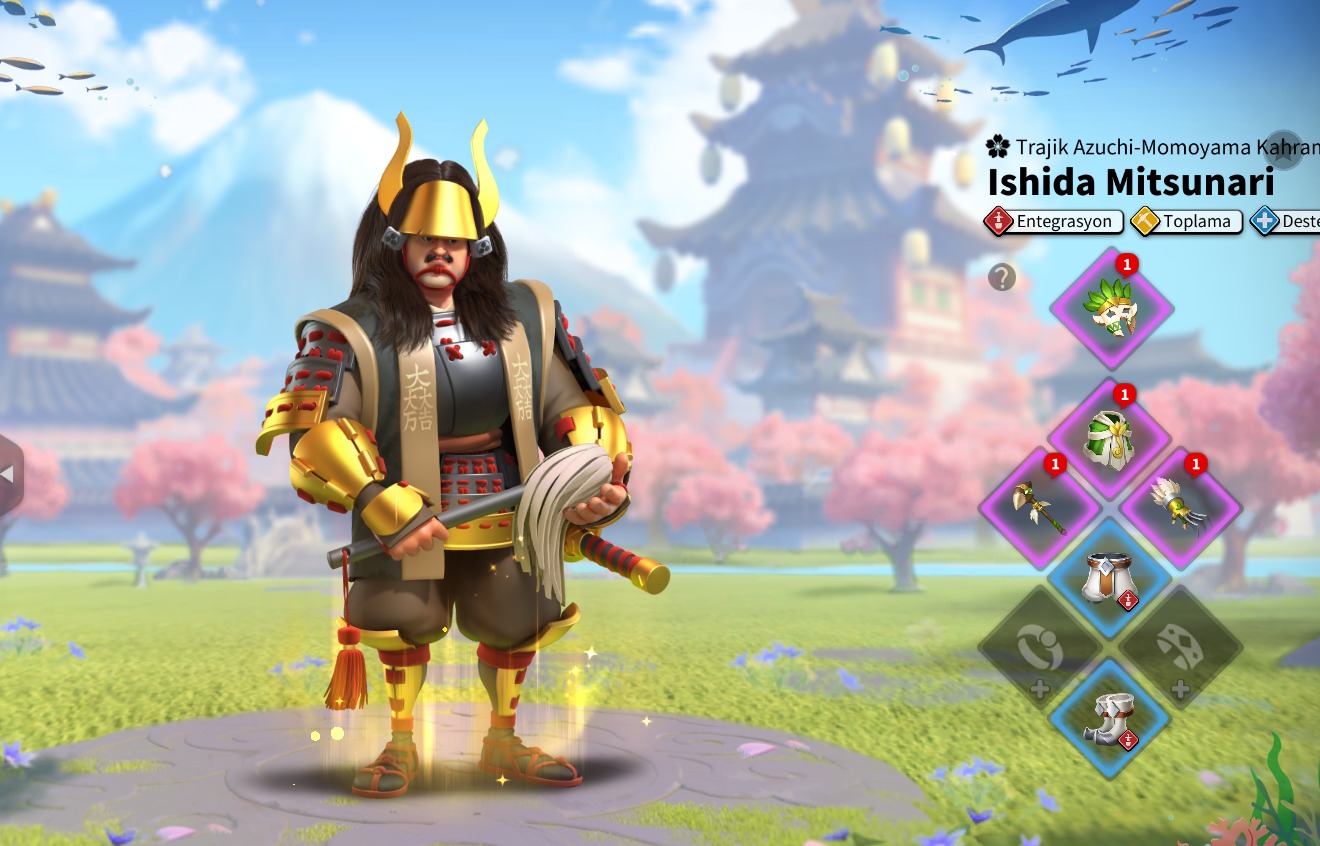
Task: Select the green leaf helmet equipment slot
Action: point(1111,309)
